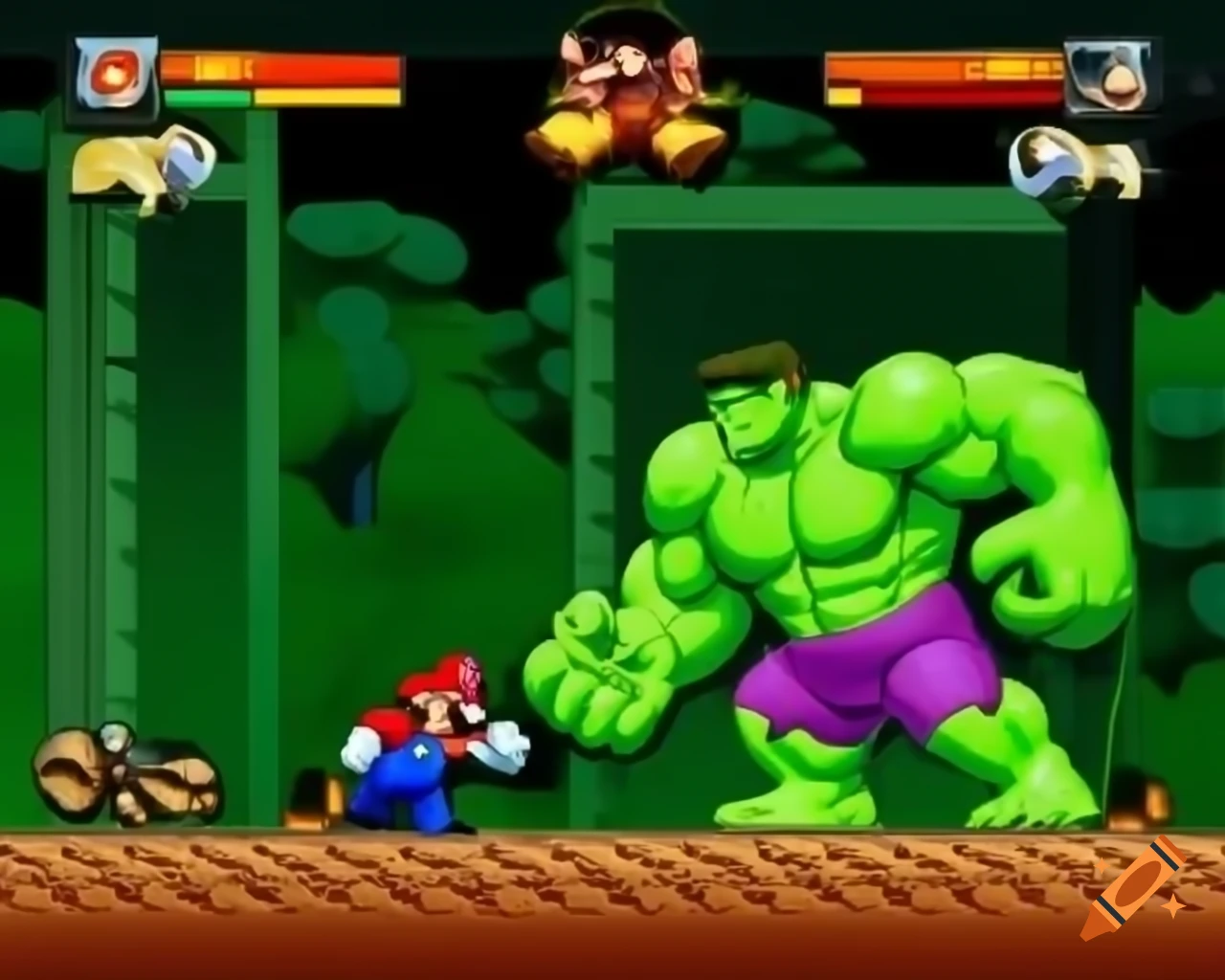The image size is (1225, 980).
Task: Click the left fighter's portrait icon
Action: [112, 77]
